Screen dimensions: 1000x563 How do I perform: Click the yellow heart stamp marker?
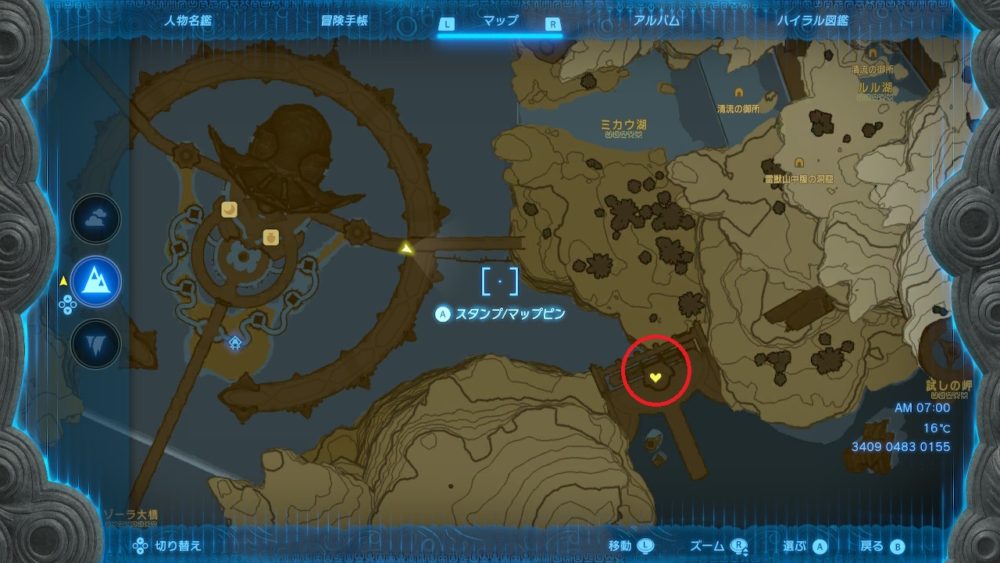tap(656, 377)
